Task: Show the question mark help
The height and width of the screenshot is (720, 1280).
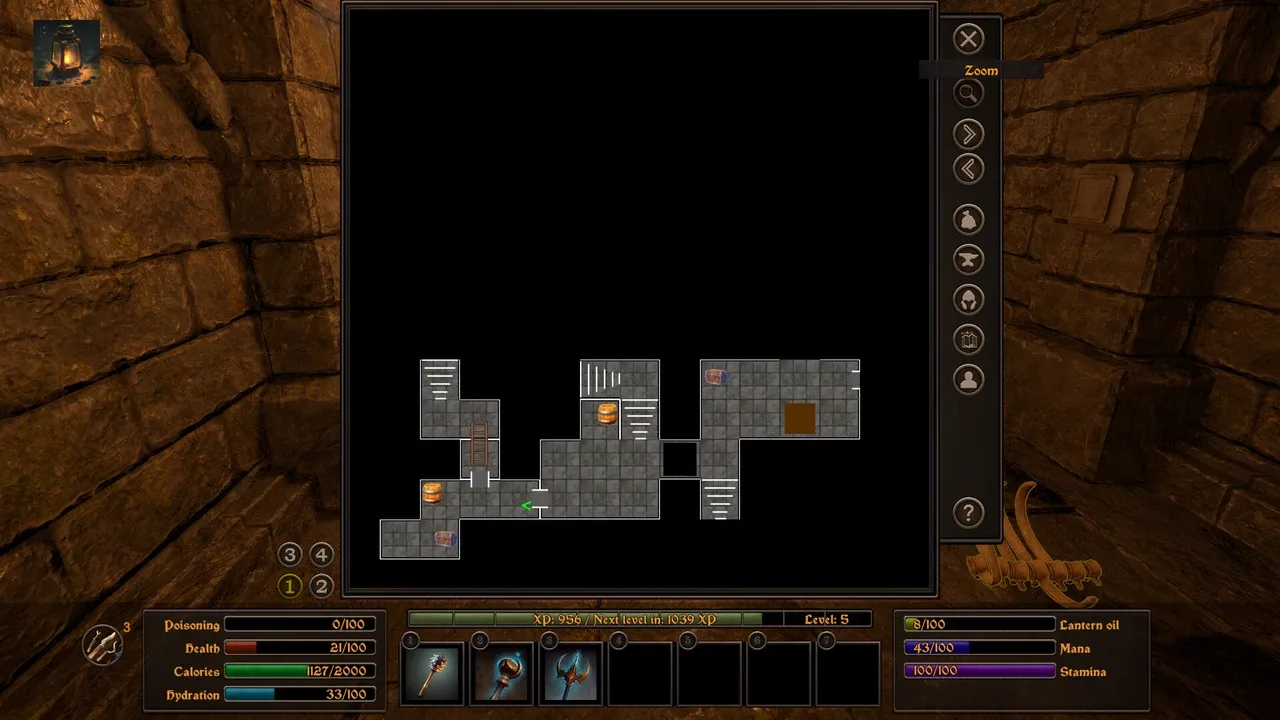Action: 968,514
